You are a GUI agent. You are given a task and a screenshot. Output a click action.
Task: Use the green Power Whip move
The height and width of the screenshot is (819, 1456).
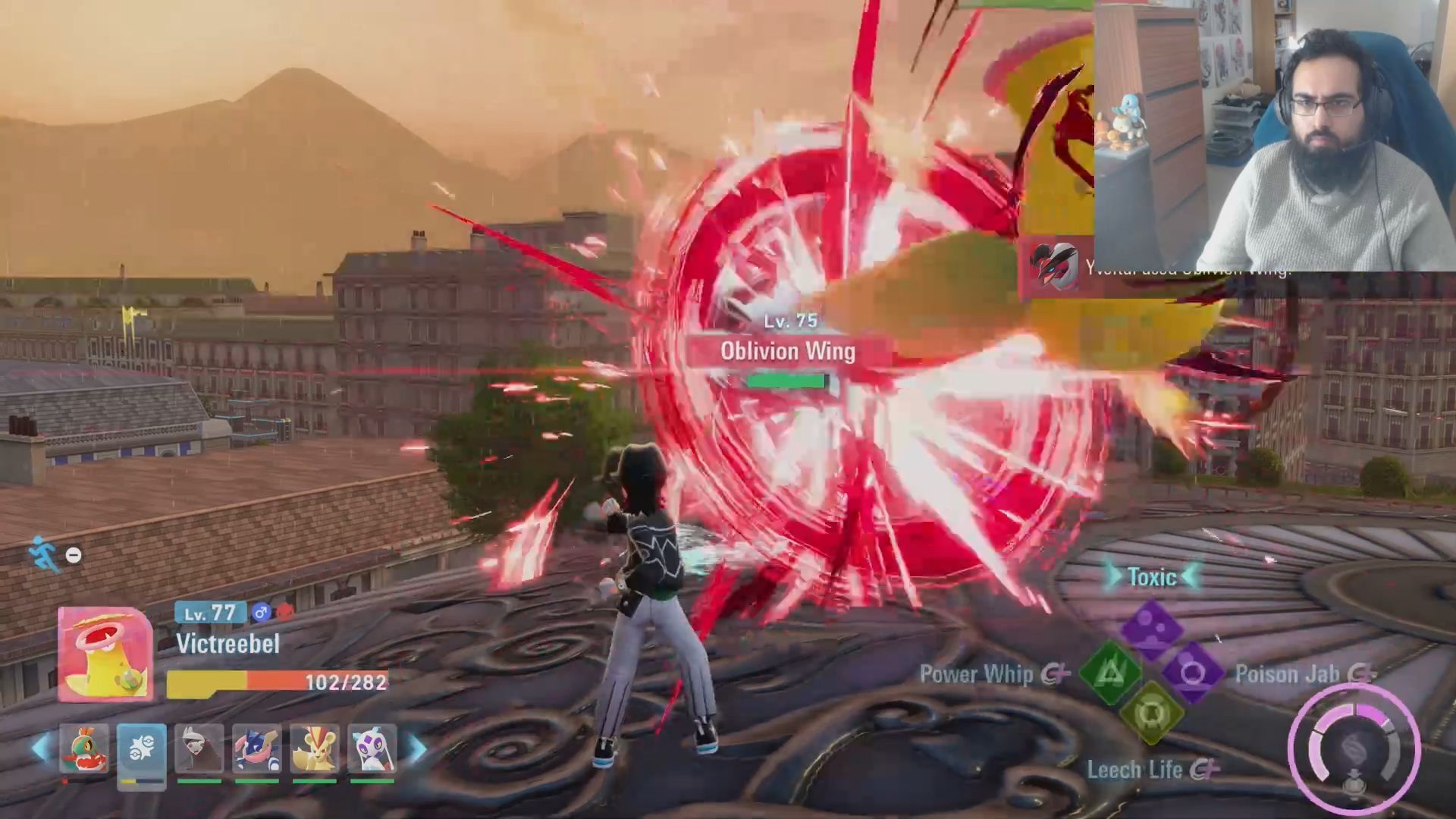pyautogui.click(x=1109, y=672)
